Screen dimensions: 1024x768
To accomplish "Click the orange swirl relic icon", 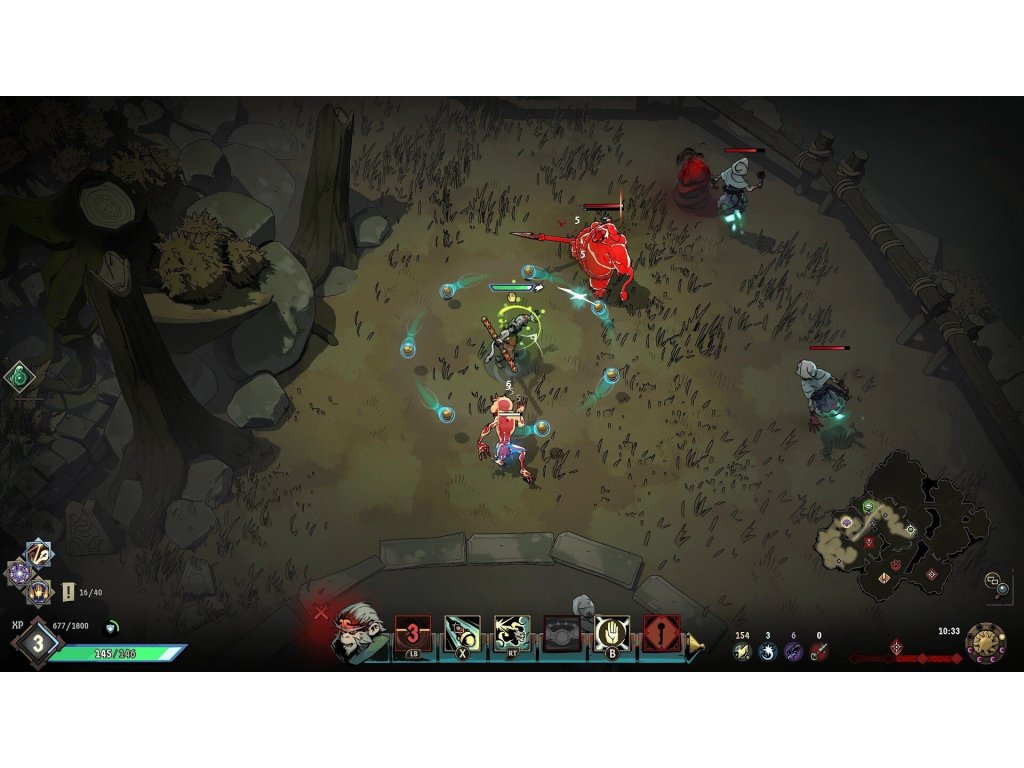I will 39,553.
